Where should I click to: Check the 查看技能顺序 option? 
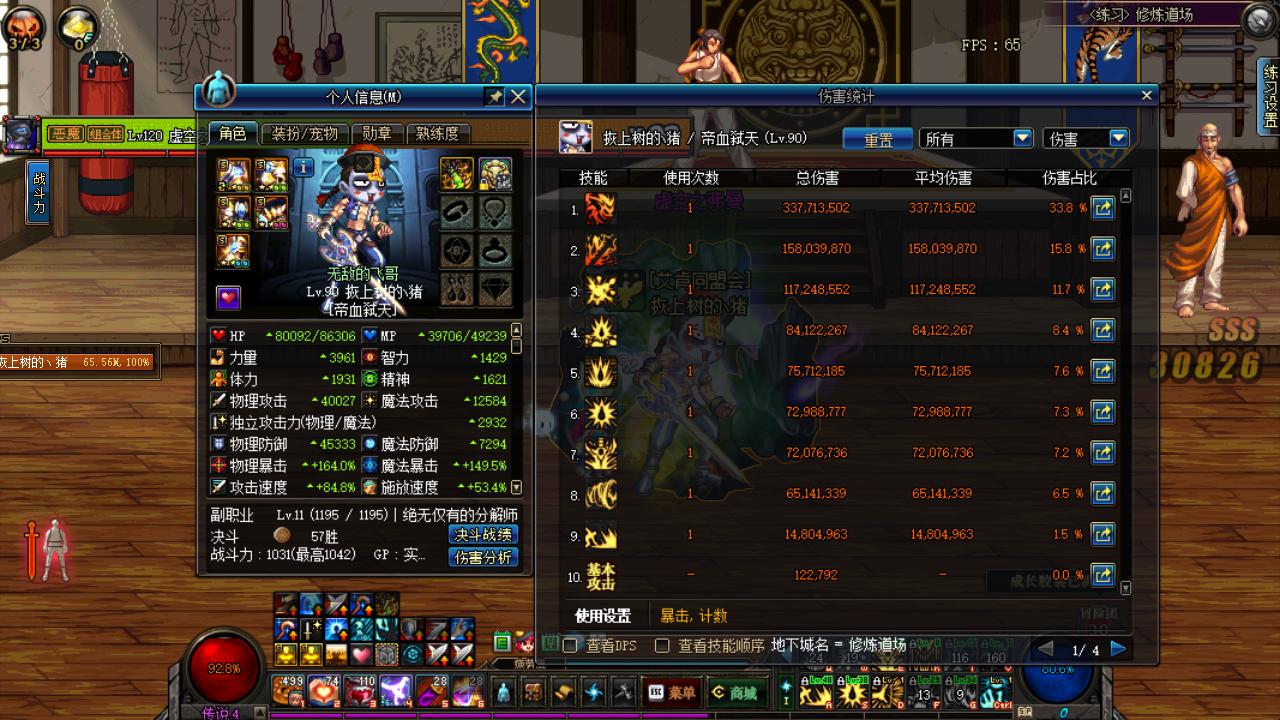[x=662, y=645]
